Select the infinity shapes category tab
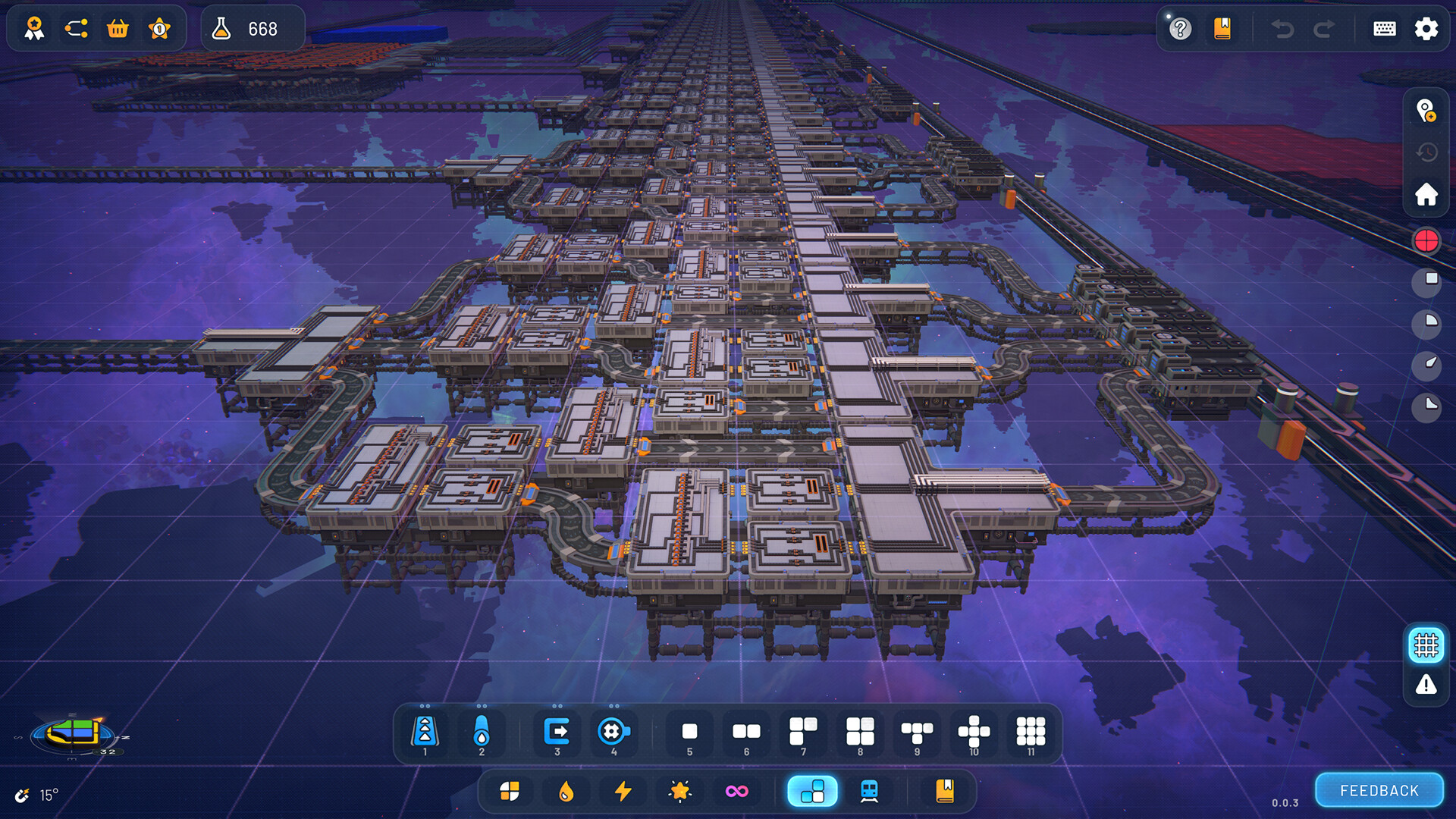The image size is (1456, 819). [737, 790]
